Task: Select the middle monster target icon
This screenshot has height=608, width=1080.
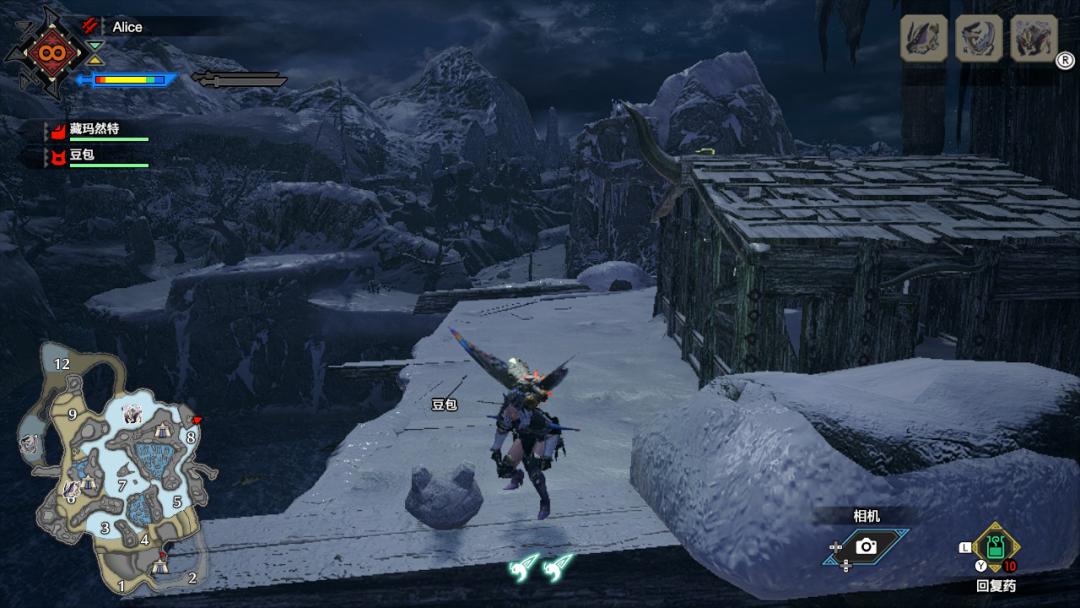Action: pyautogui.click(x=979, y=39)
